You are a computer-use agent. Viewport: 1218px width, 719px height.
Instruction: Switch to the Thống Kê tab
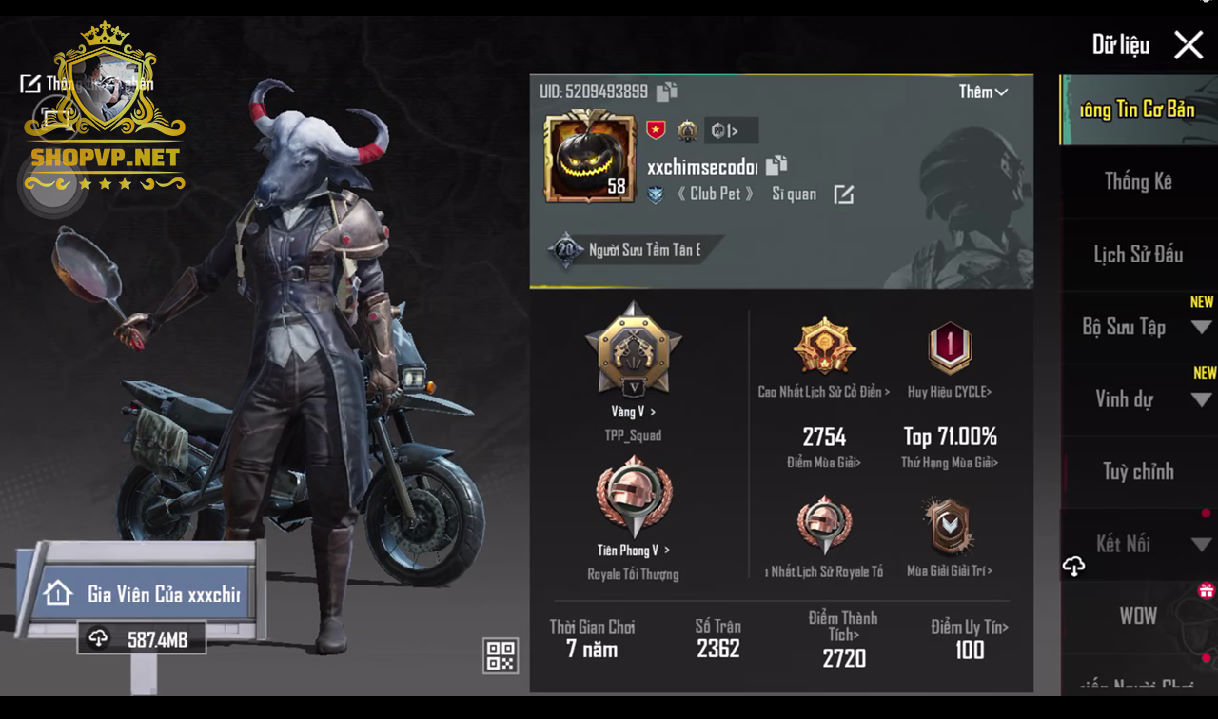coord(1138,182)
